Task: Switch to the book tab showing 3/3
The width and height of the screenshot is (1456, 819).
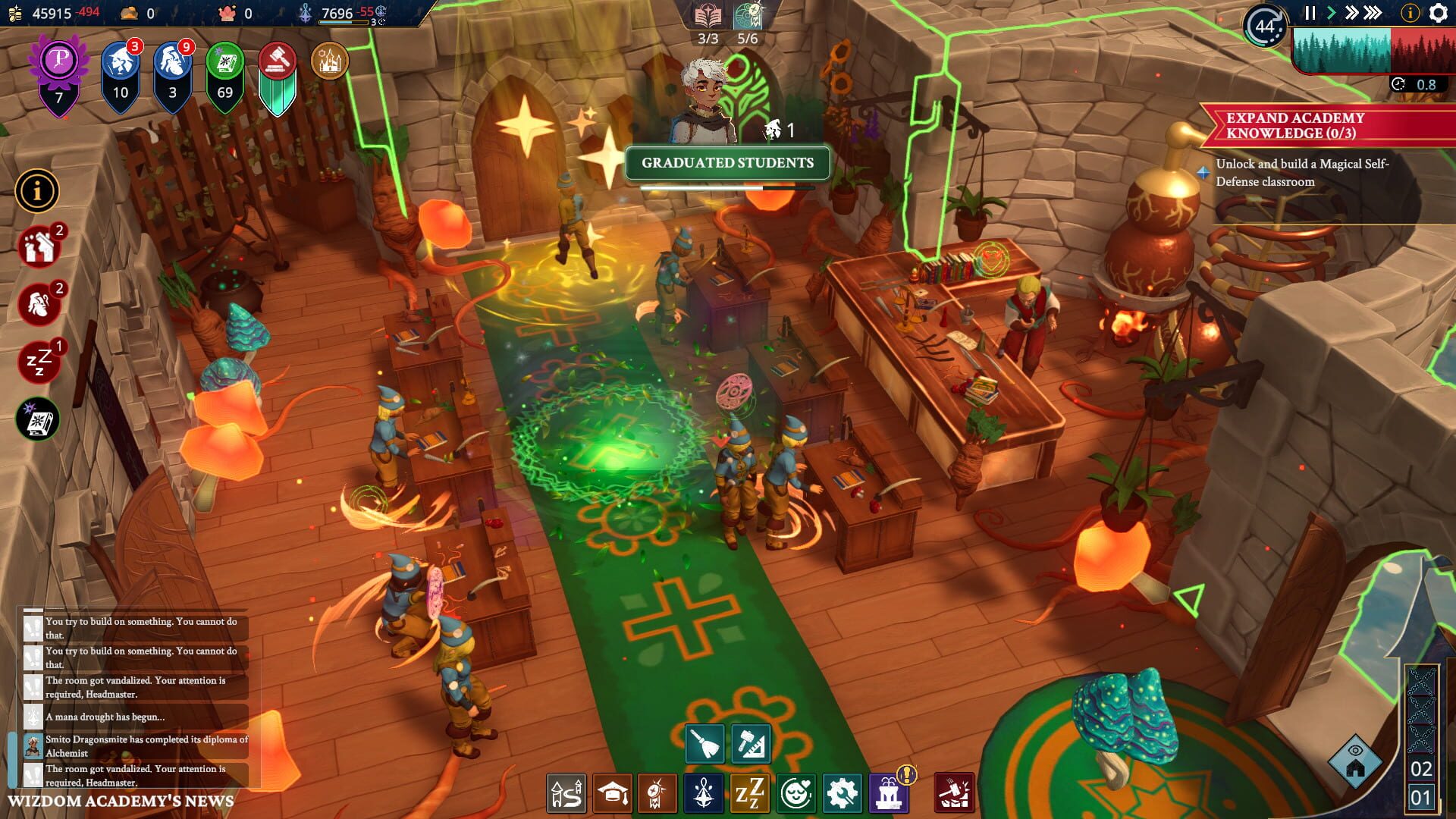Action: (x=707, y=15)
